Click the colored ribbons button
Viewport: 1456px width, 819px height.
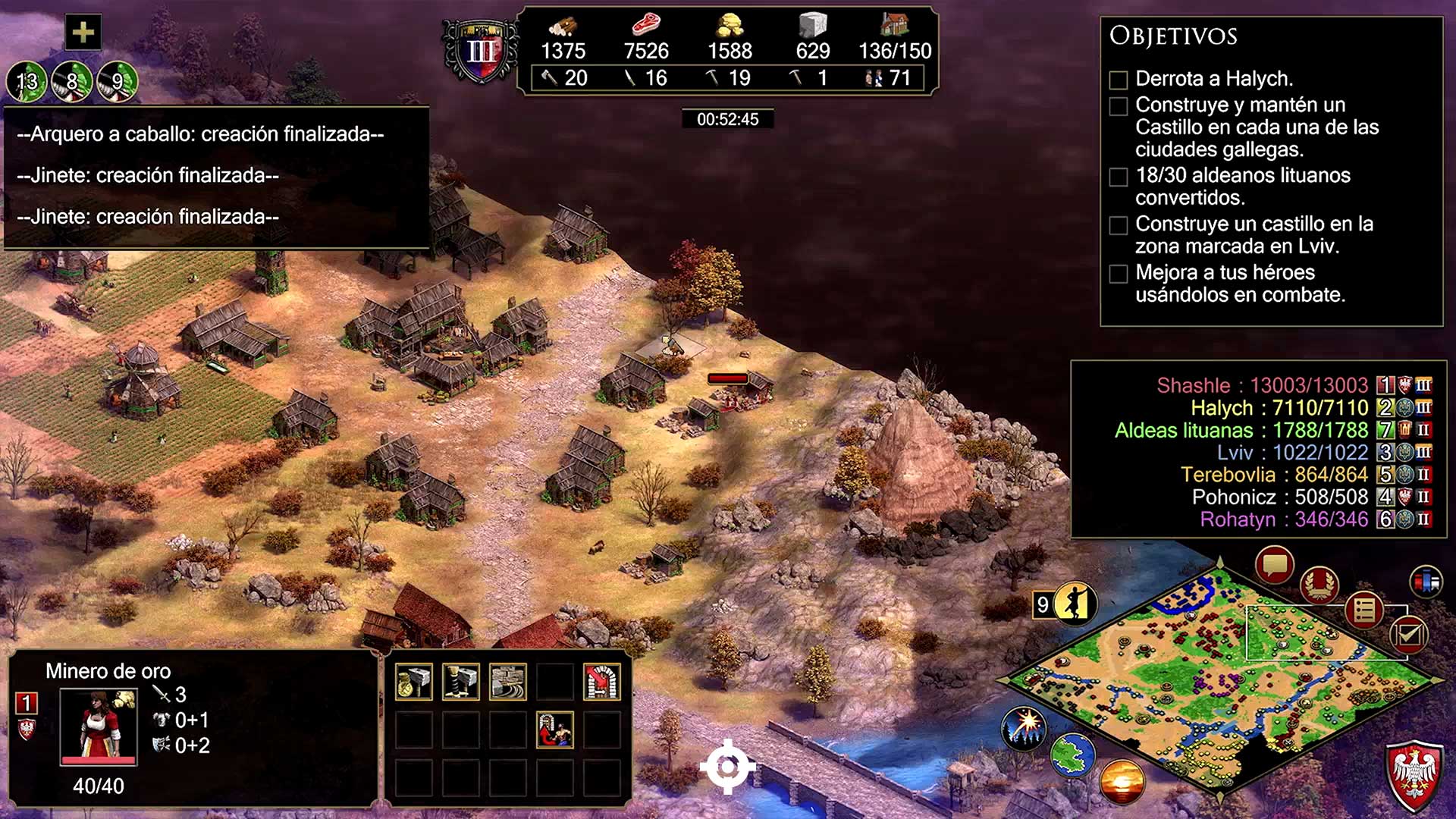[1426, 582]
